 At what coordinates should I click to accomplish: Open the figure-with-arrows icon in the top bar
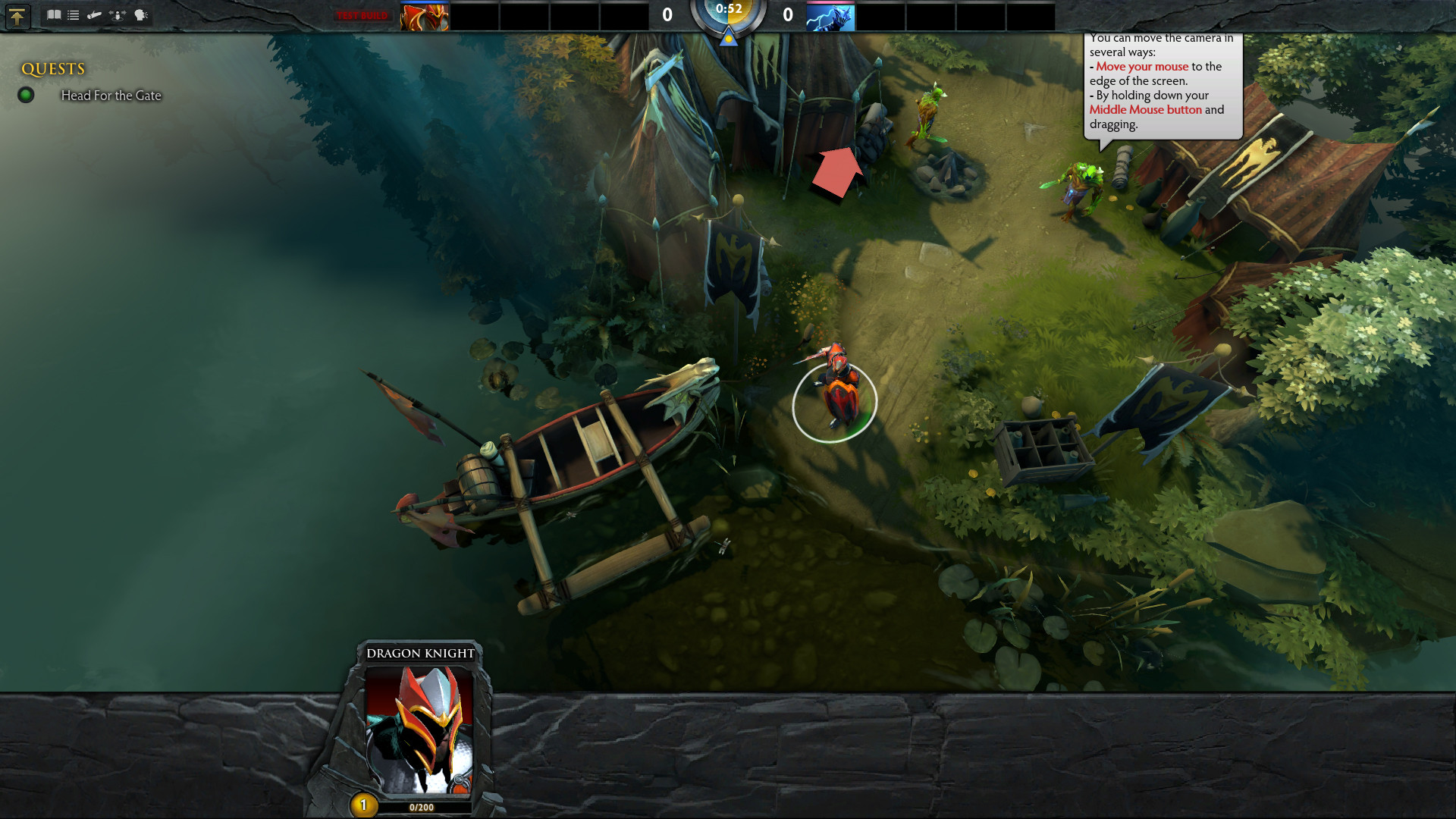tap(118, 14)
